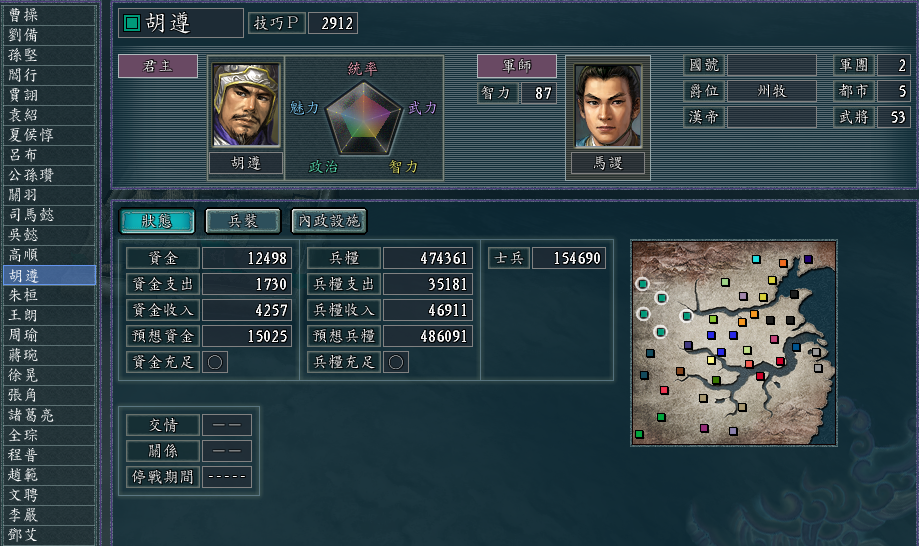Viewport: 919px width, 546px height.
Task: Switch to the 狀態 tab
Action: [x=157, y=220]
